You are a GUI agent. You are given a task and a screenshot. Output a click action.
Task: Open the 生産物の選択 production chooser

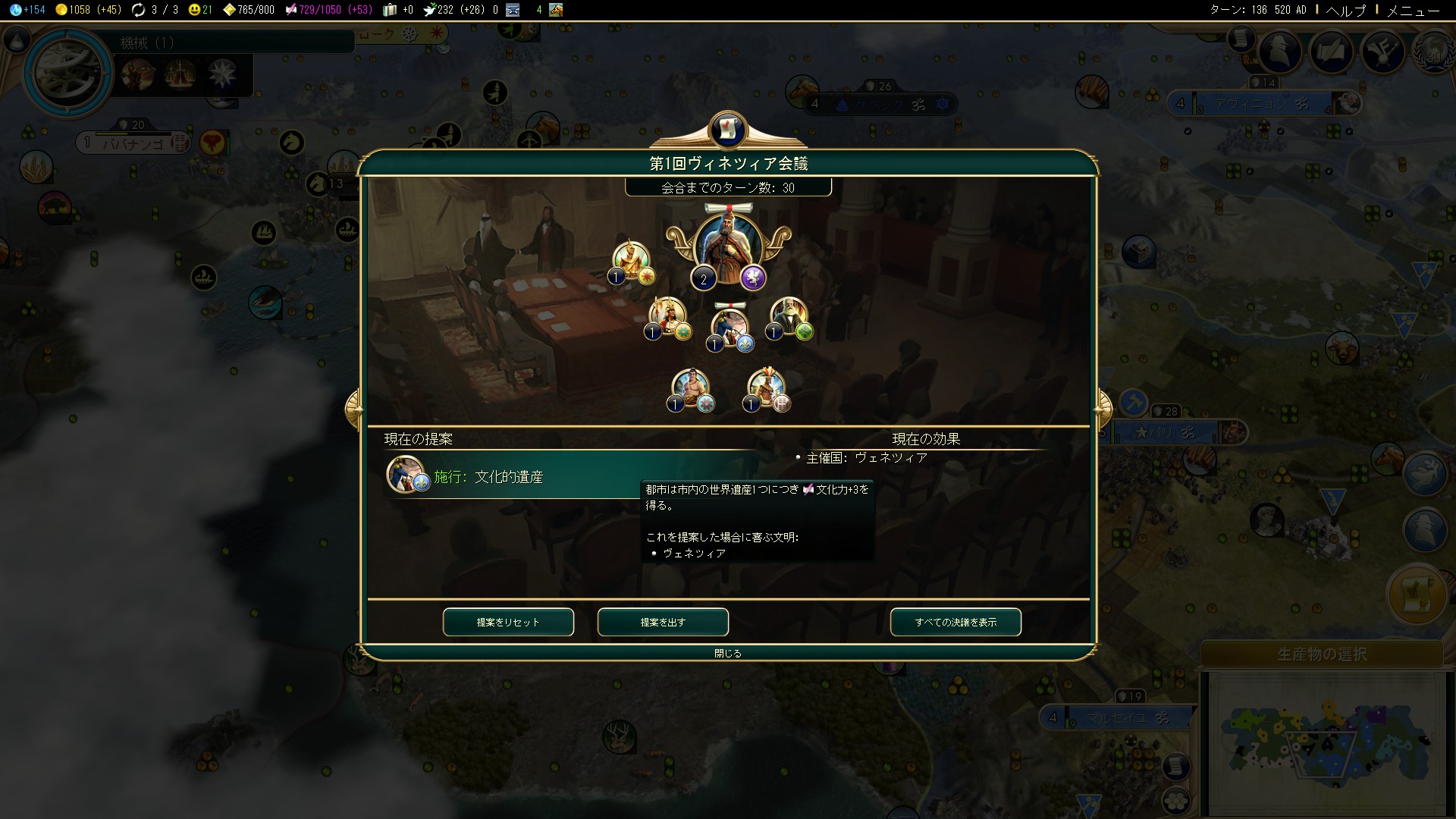tap(1322, 654)
